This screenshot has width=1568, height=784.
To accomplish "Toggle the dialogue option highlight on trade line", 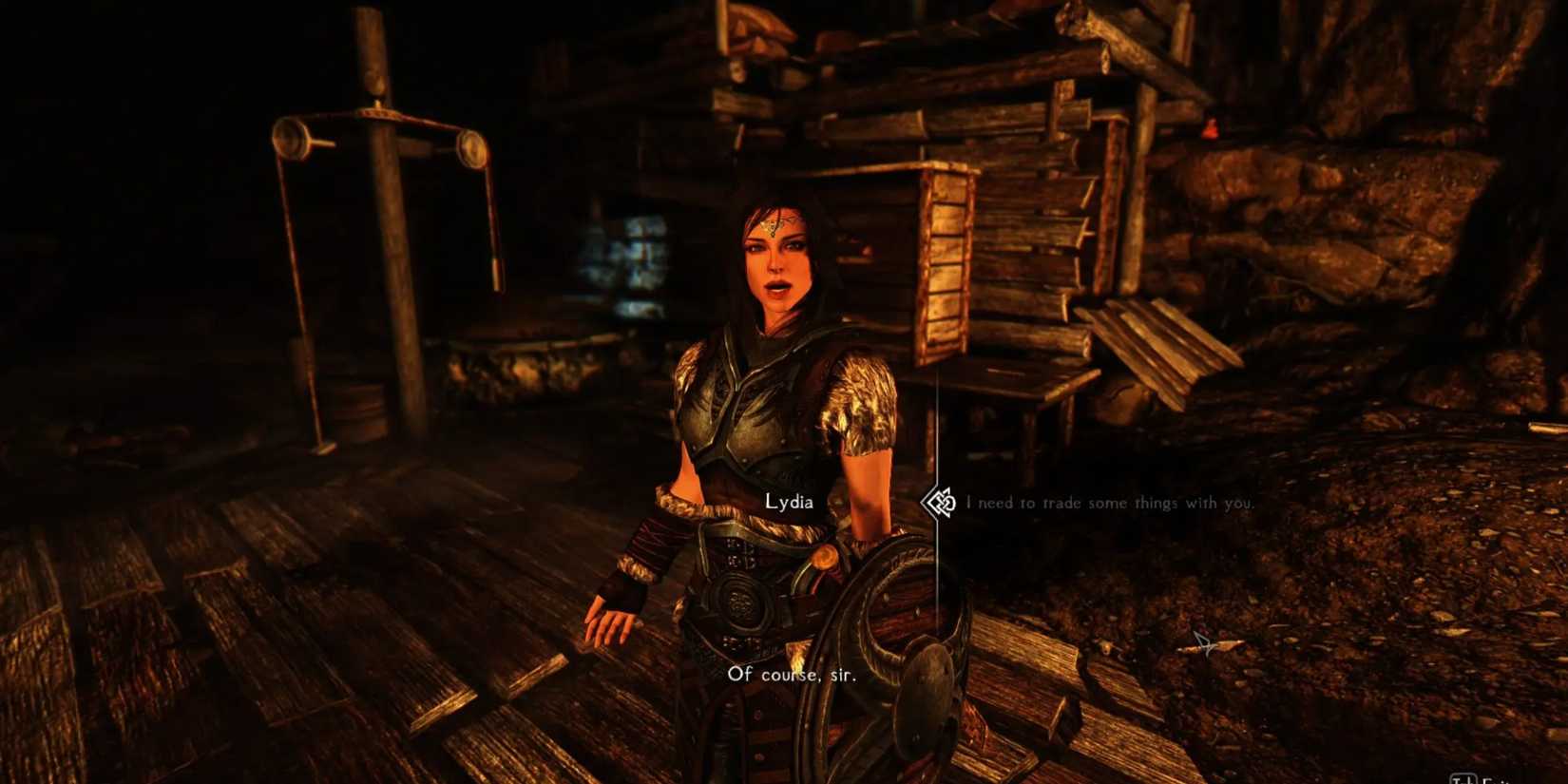I will coord(1110,502).
